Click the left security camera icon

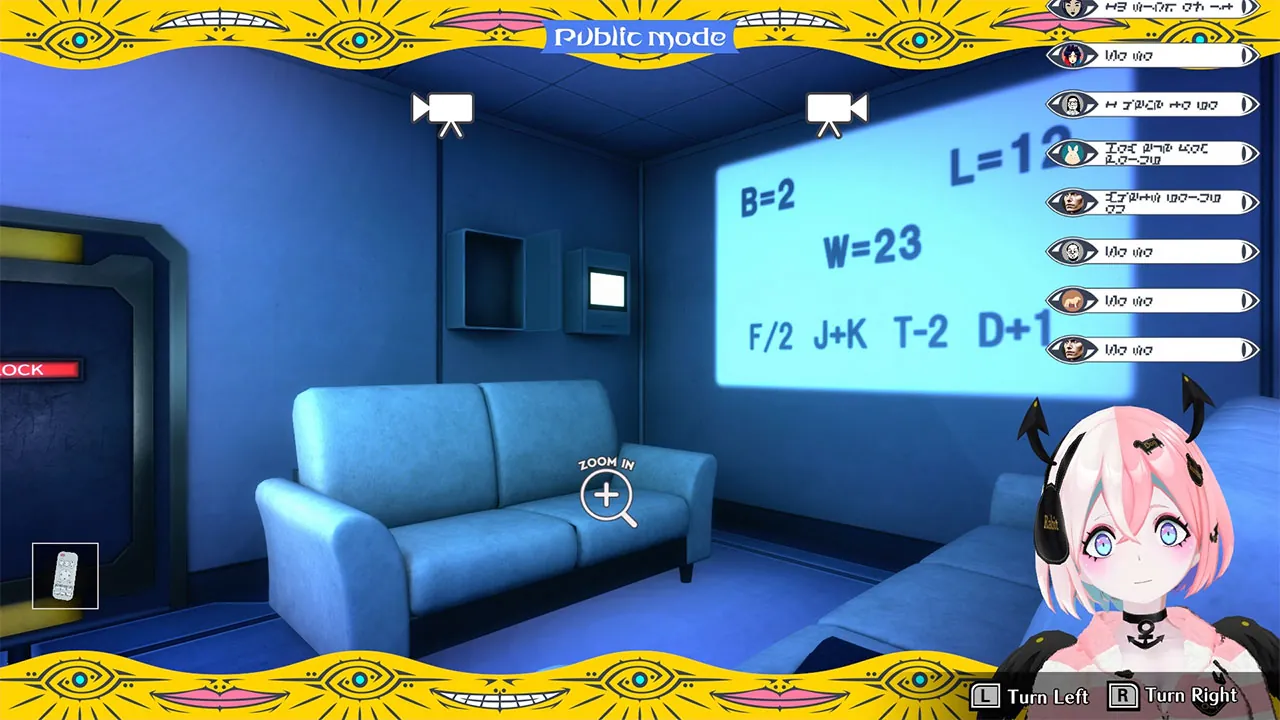pos(443,110)
